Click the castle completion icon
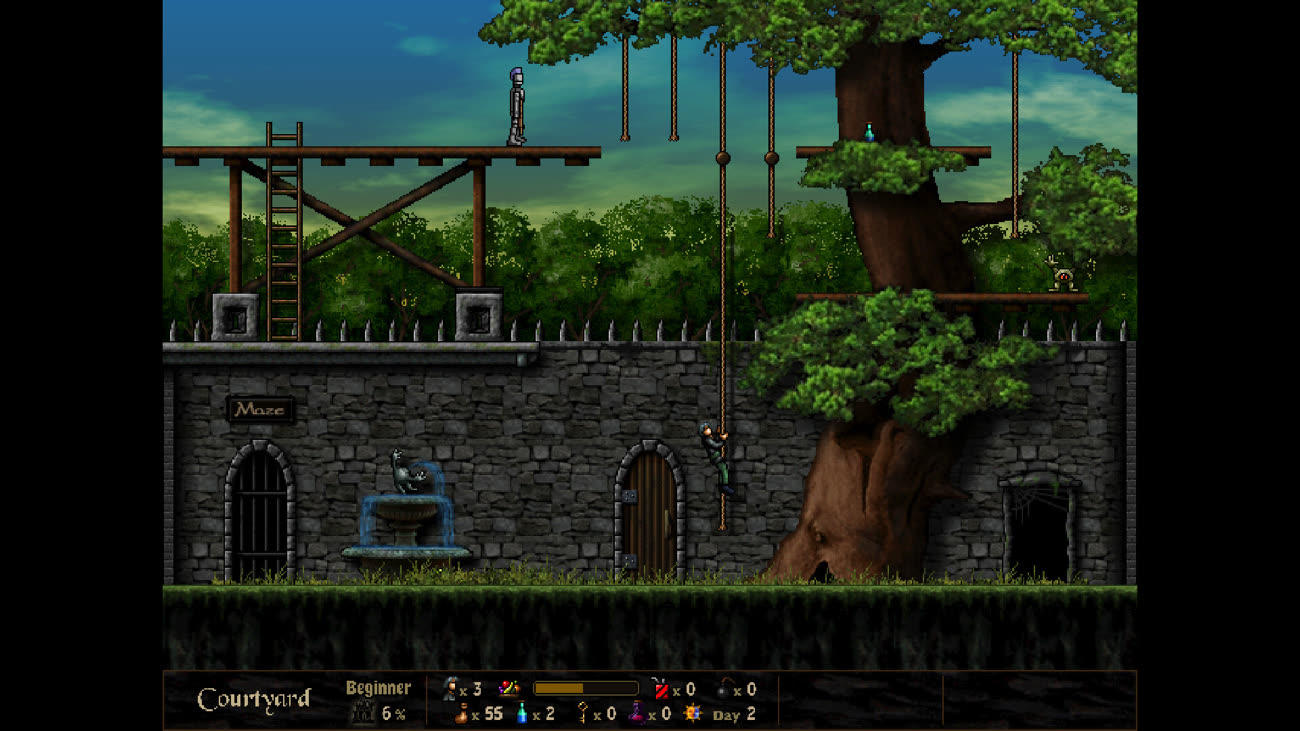 [362, 714]
